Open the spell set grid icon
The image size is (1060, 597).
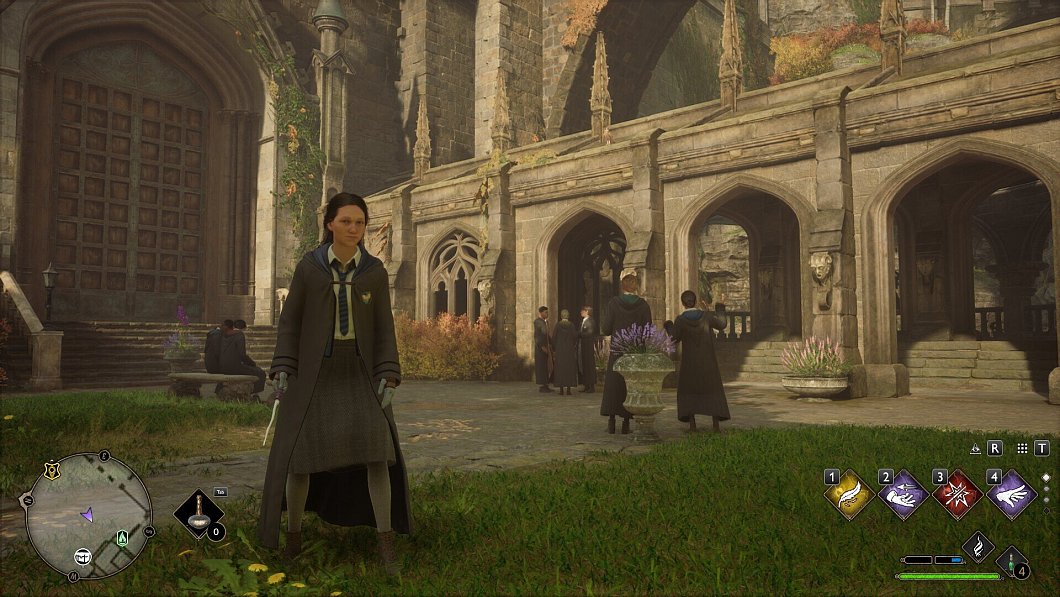(1022, 449)
